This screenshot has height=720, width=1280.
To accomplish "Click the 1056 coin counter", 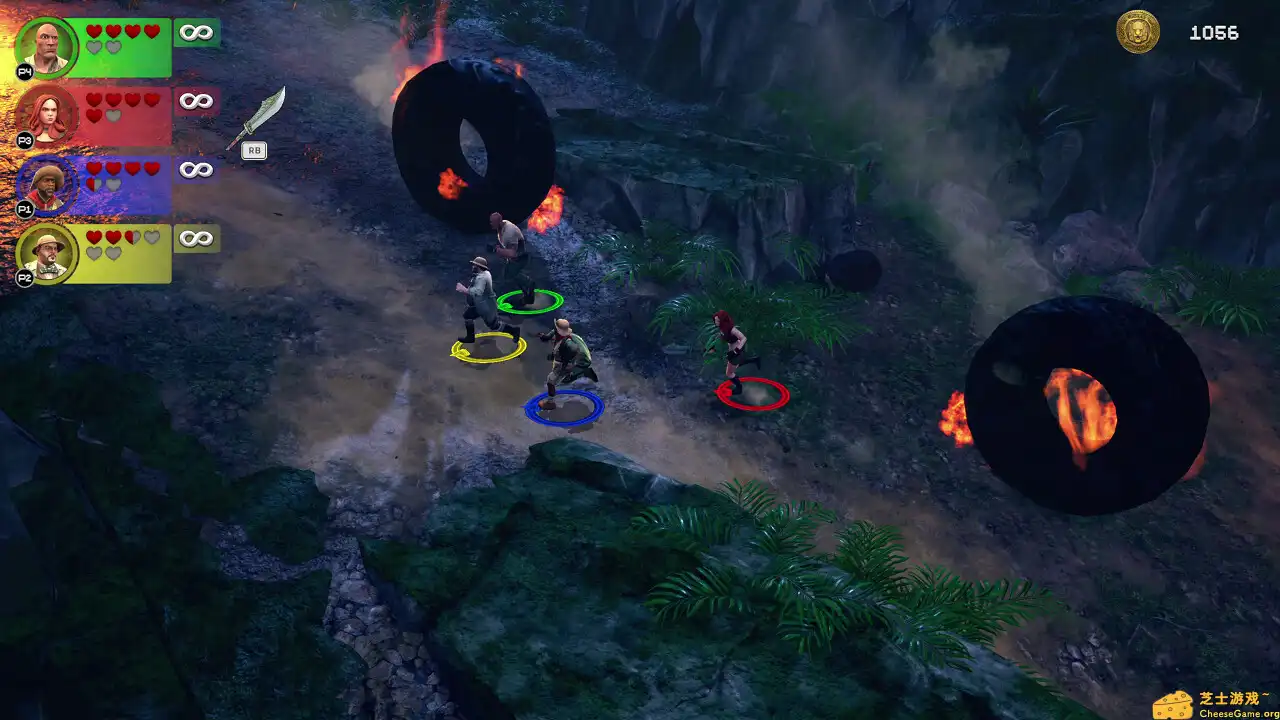I will click(x=1213, y=32).
